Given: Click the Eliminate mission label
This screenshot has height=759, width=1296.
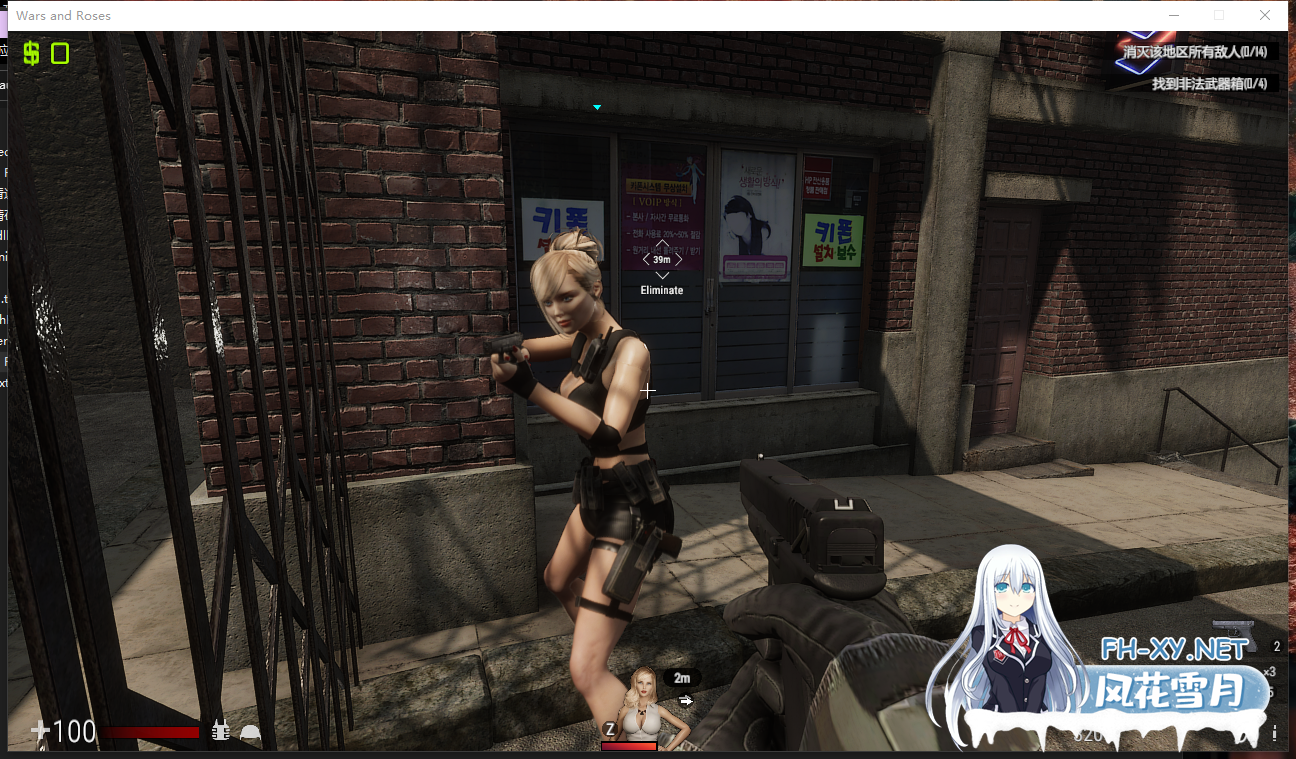Looking at the screenshot, I should pyautogui.click(x=661, y=289).
